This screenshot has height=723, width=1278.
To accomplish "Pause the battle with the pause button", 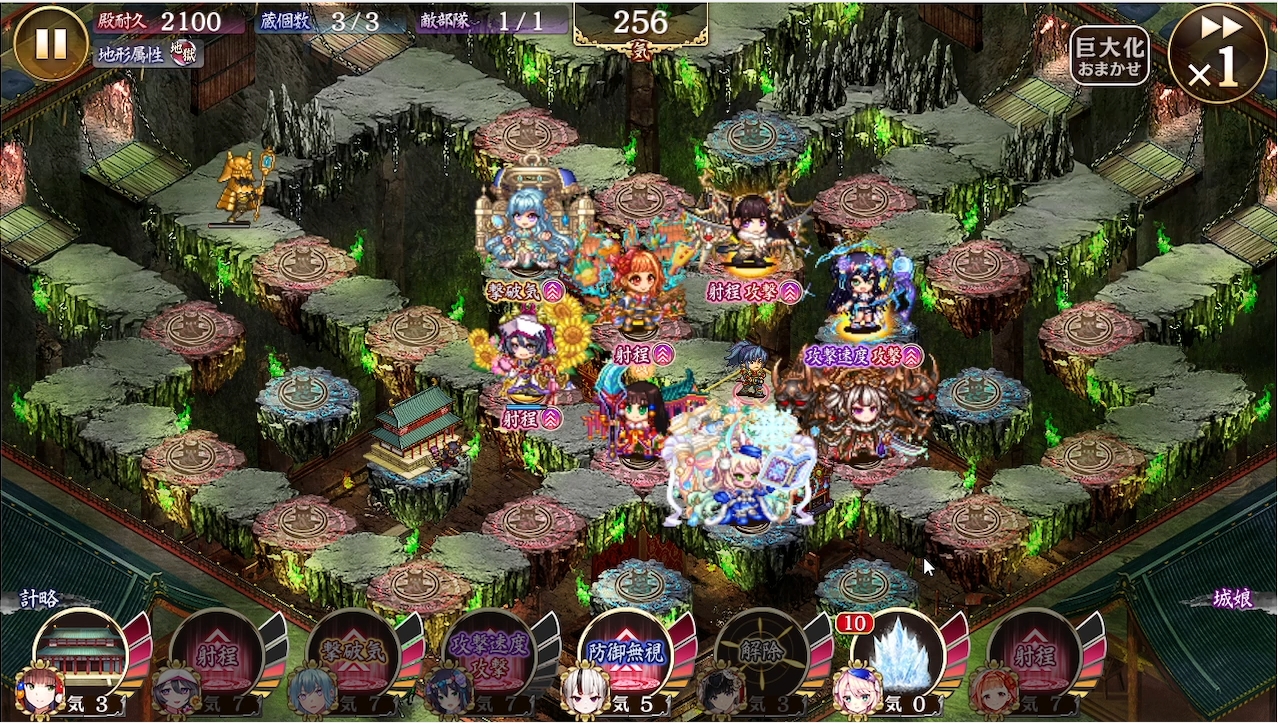I will [51, 43].
